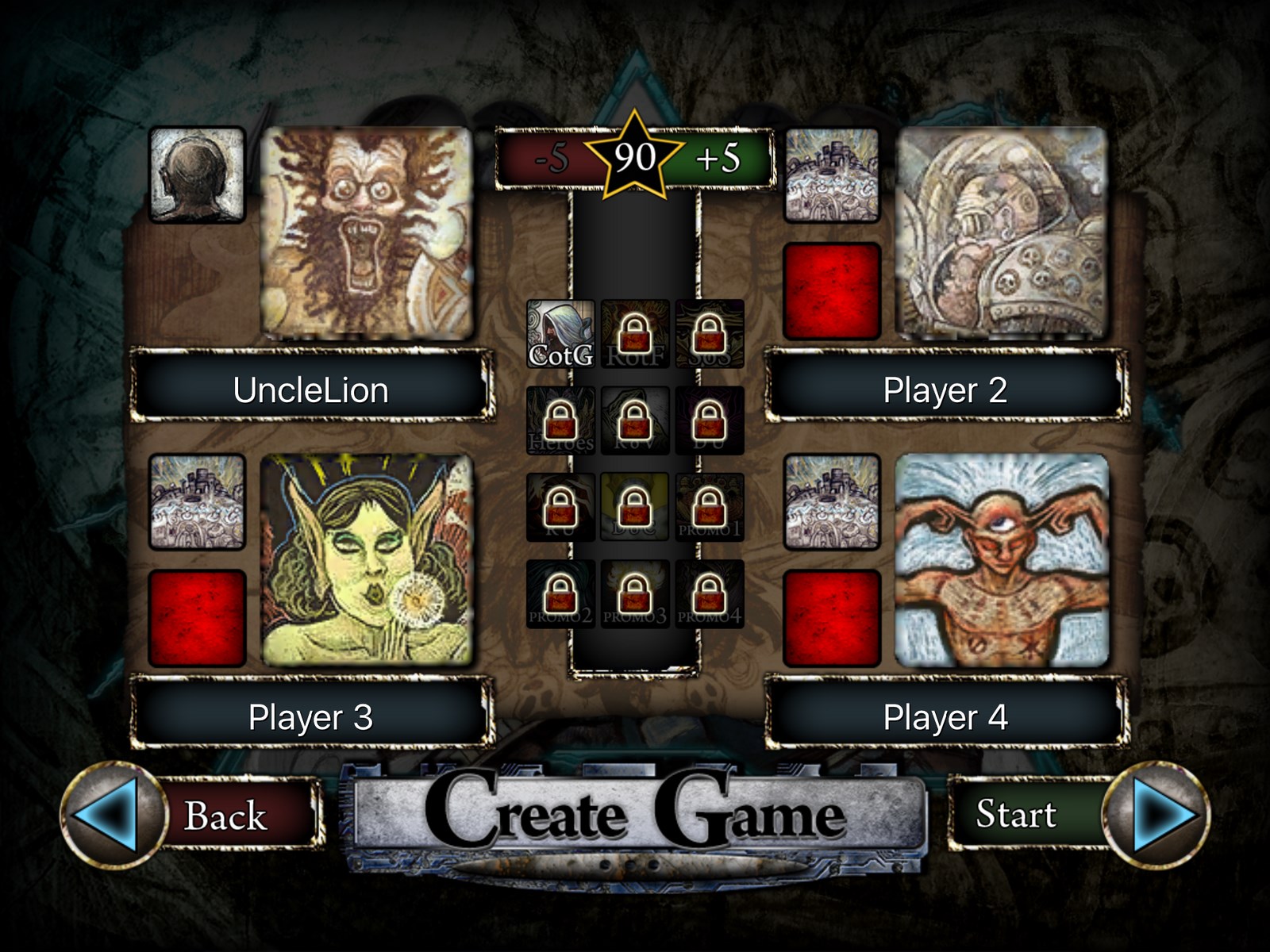
Task: Go back with the Back button
Action: pos(224,816)
